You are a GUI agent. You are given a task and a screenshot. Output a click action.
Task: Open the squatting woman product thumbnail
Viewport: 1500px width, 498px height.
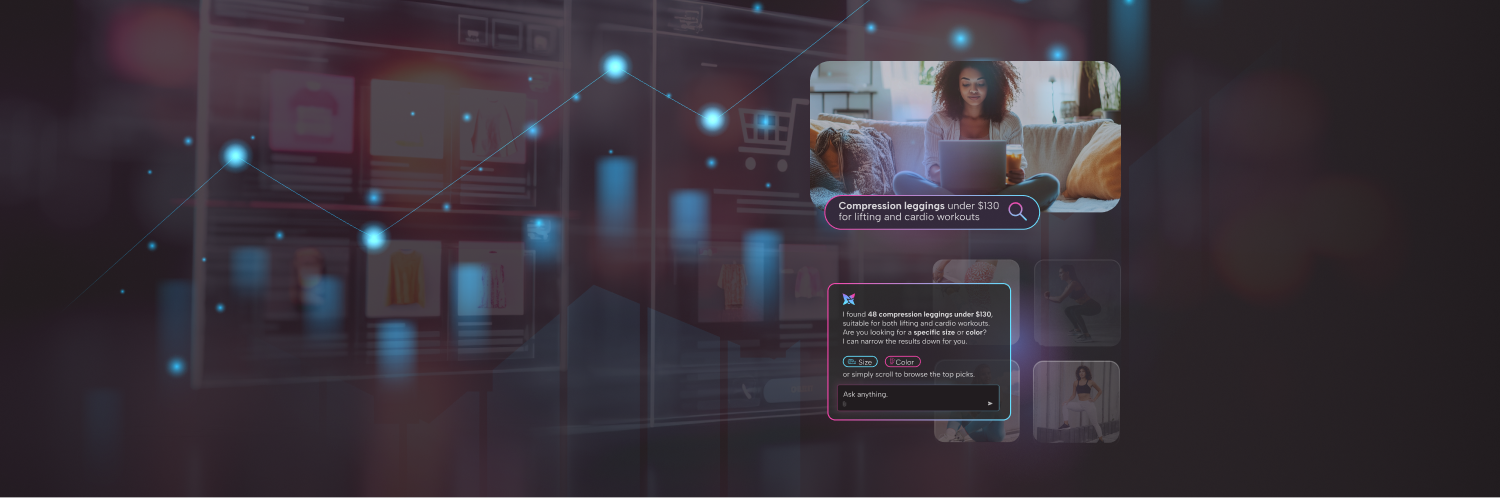(x=1076, y=302)
